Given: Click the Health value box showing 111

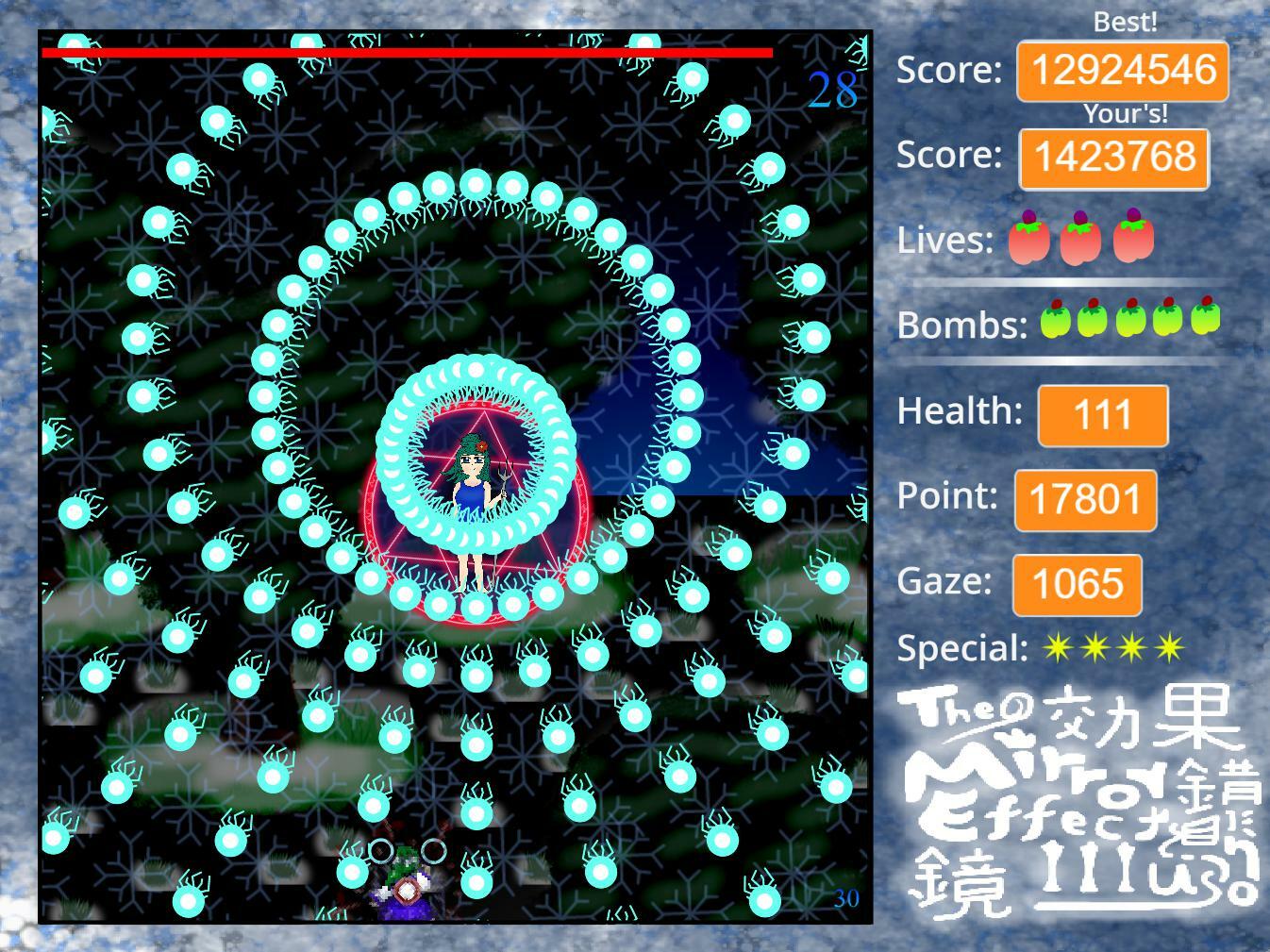Looking at the screenshot, I should pos(1101,415).
